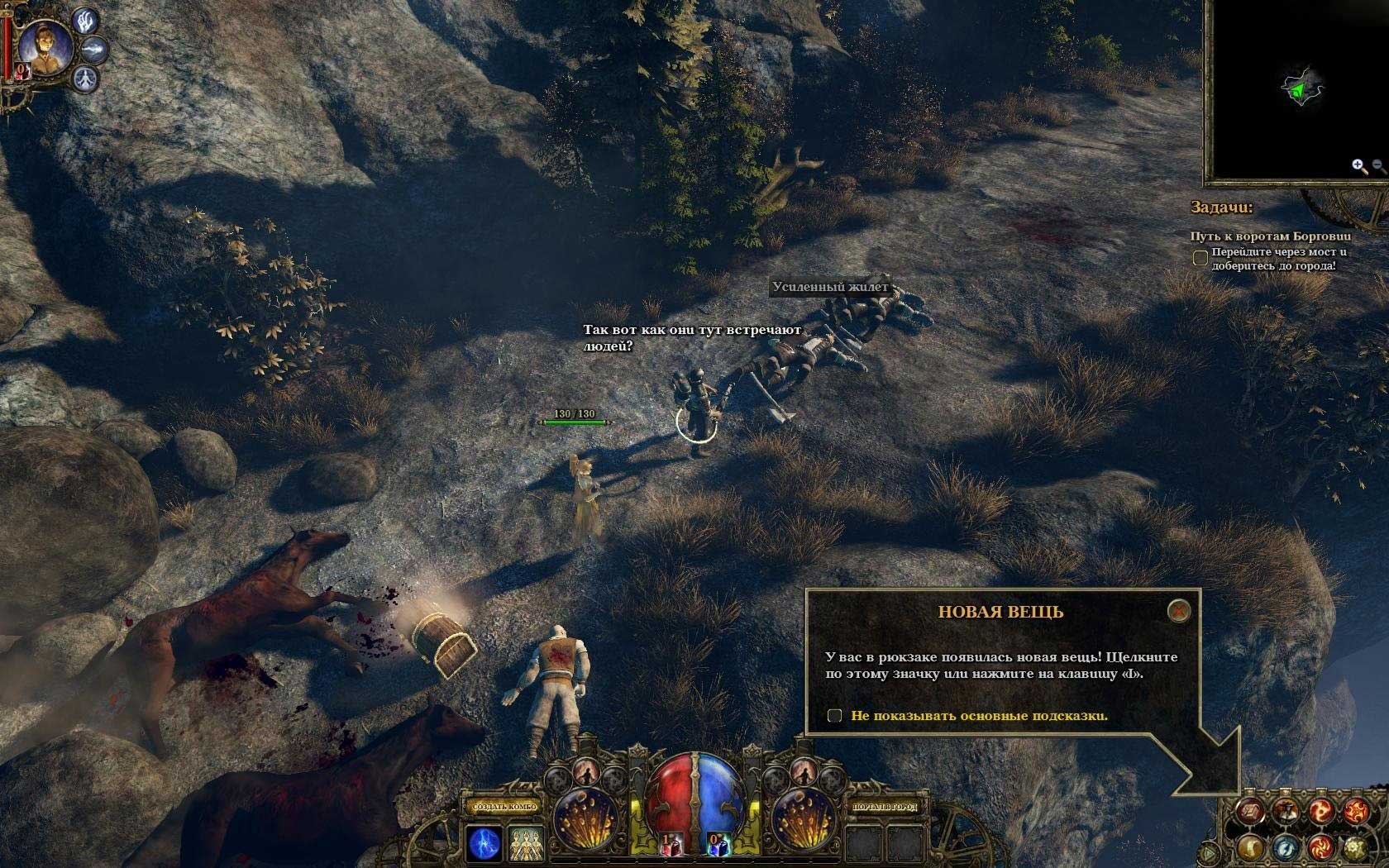Screen dimensions: 1389x868
Task: Use the red health potion
Action: [672, 843]
